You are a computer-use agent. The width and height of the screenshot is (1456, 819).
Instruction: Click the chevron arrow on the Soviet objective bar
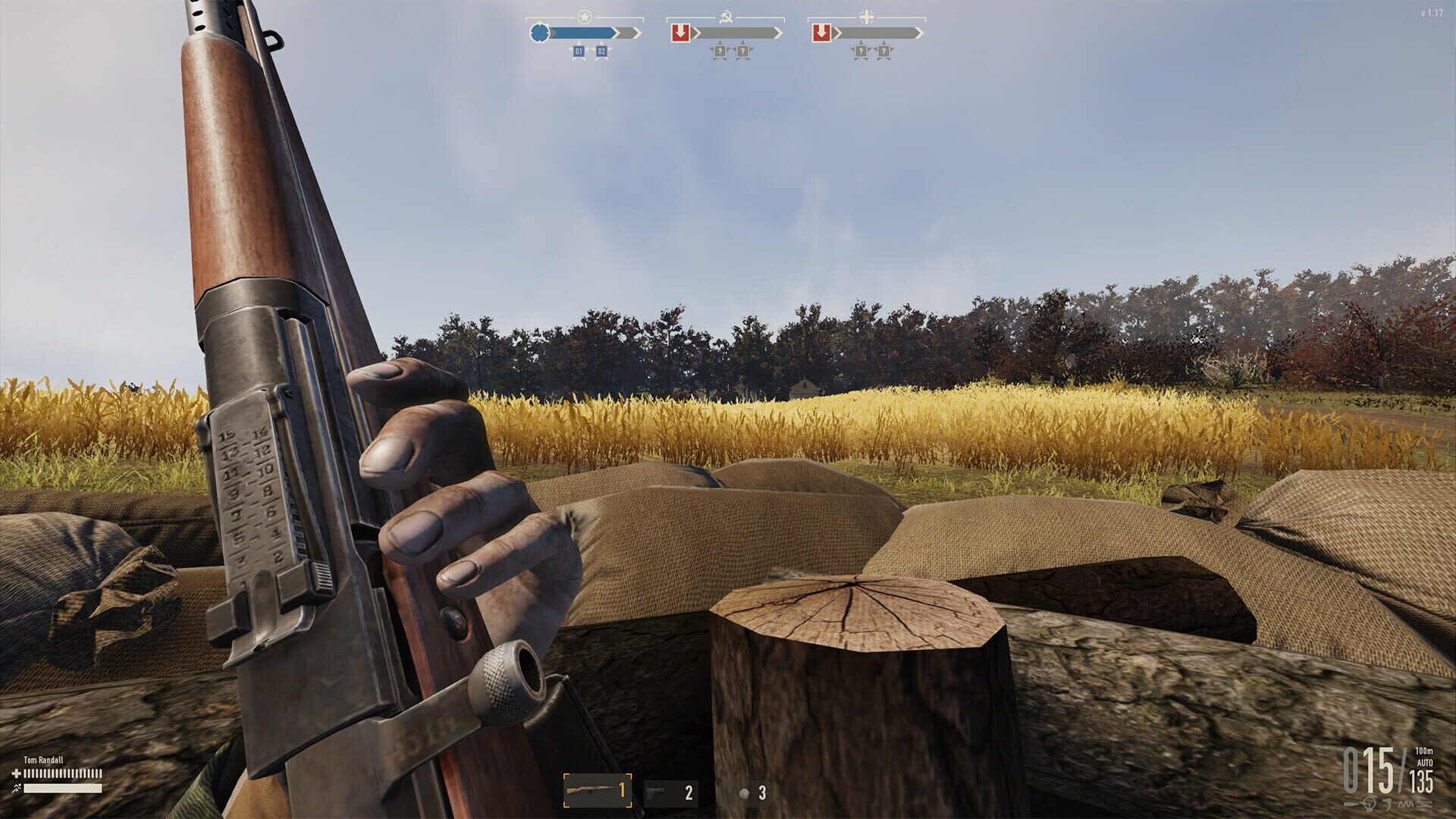pyautogui.click(x=778, y=33)
